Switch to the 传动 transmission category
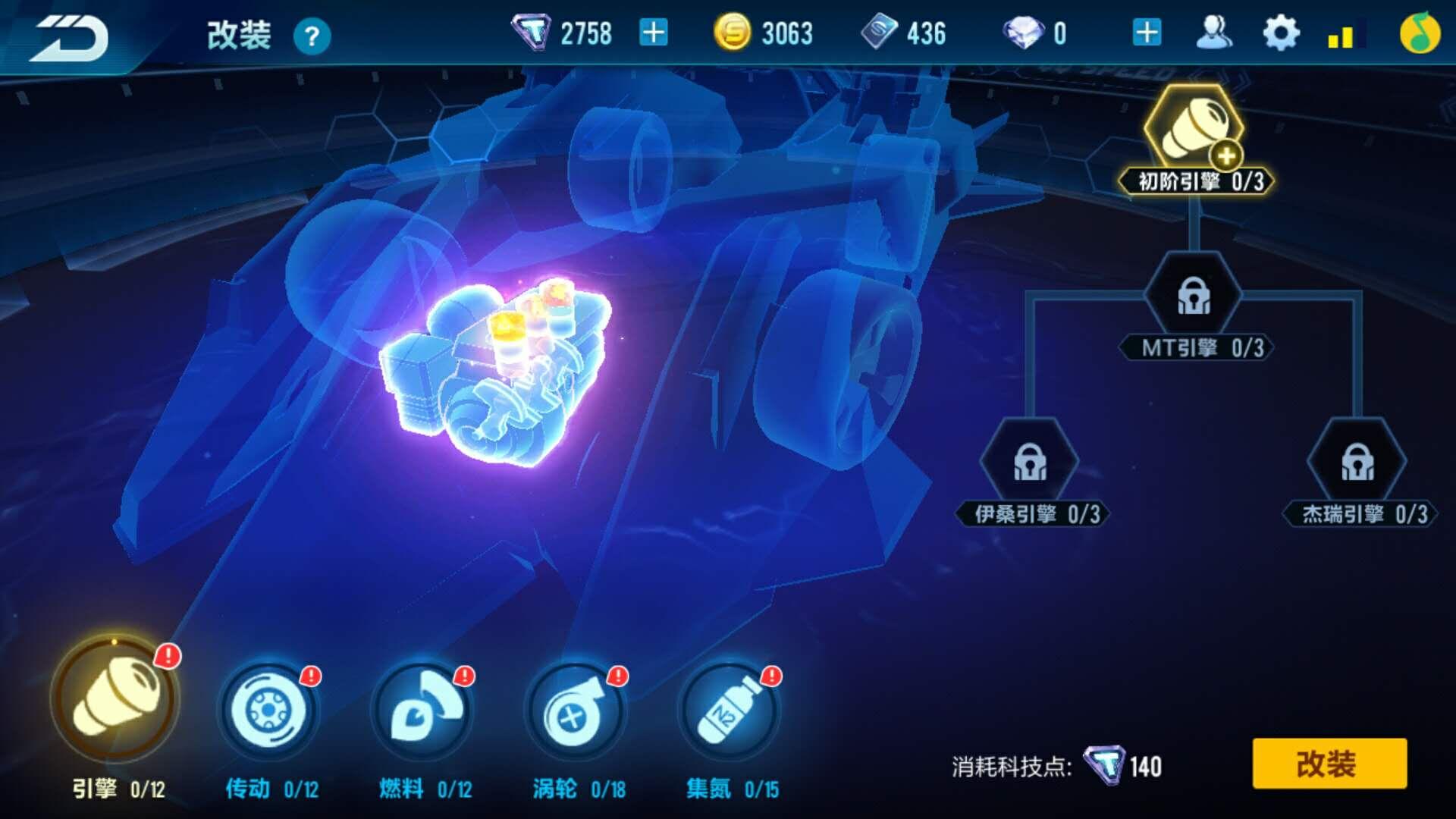1456x819 pixels. click(x=269, y=711)
